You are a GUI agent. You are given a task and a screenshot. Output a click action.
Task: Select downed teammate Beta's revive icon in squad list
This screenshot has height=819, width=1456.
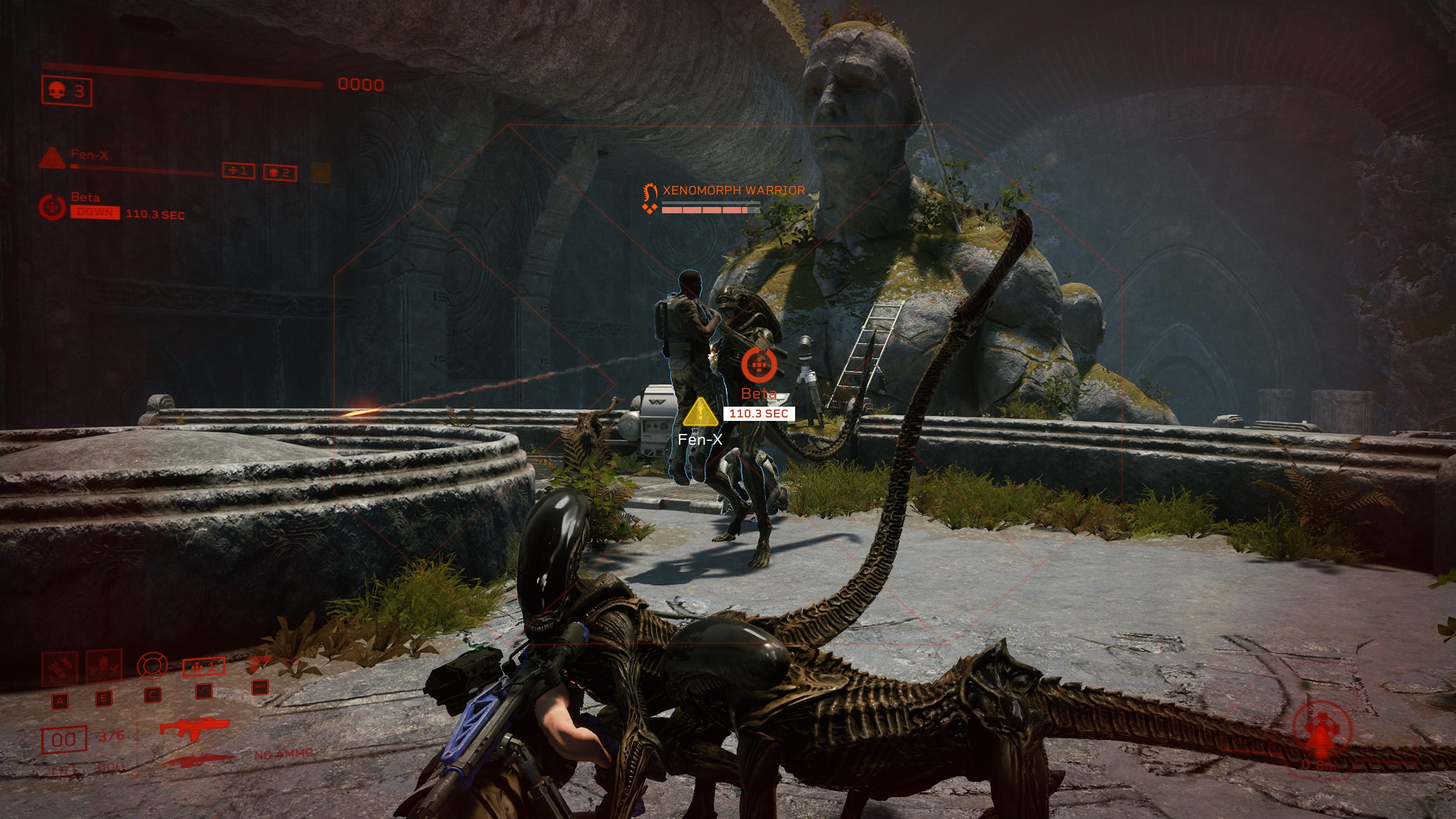[x=52, y=206]
